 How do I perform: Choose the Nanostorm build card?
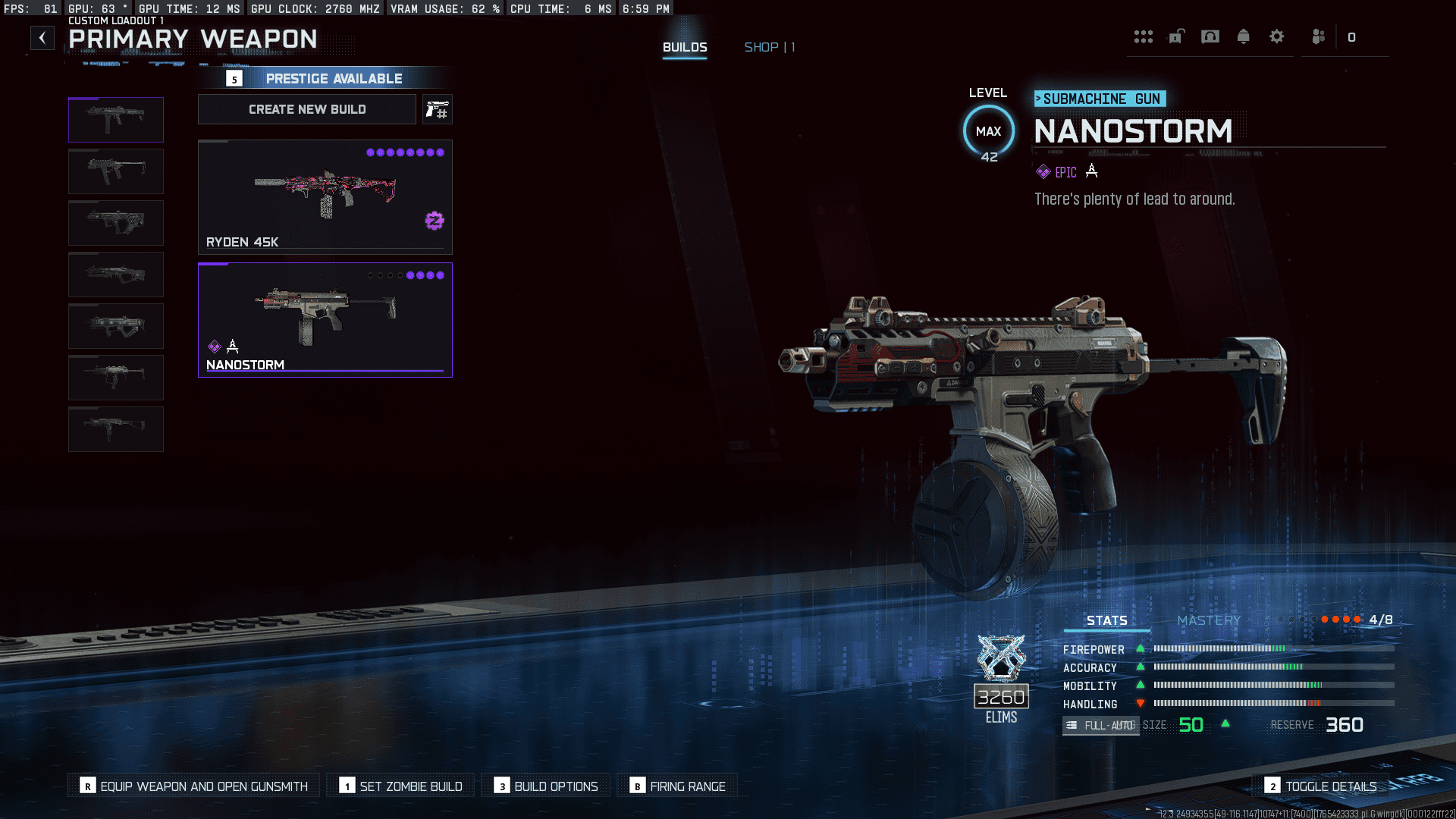coord(325,319)
